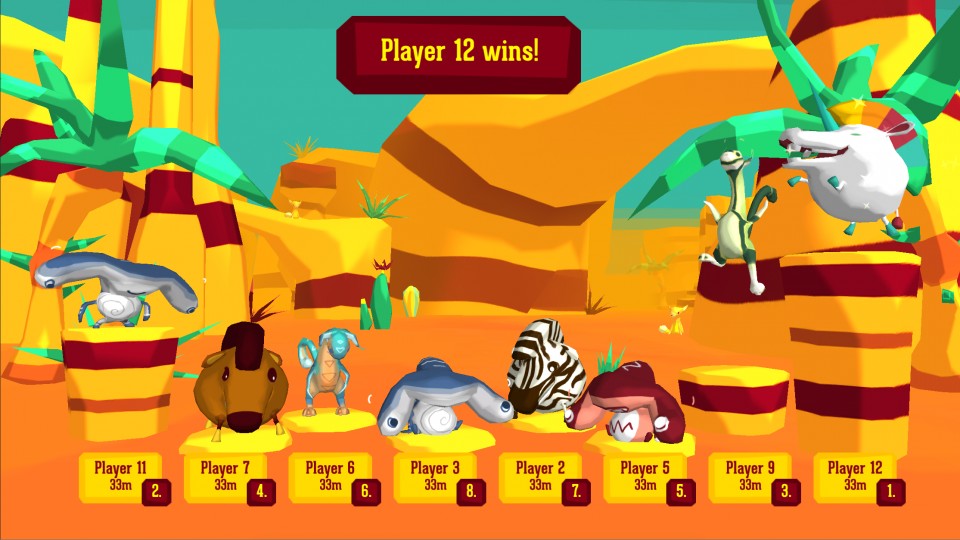Select the Player 3 score card

(437, 477)
